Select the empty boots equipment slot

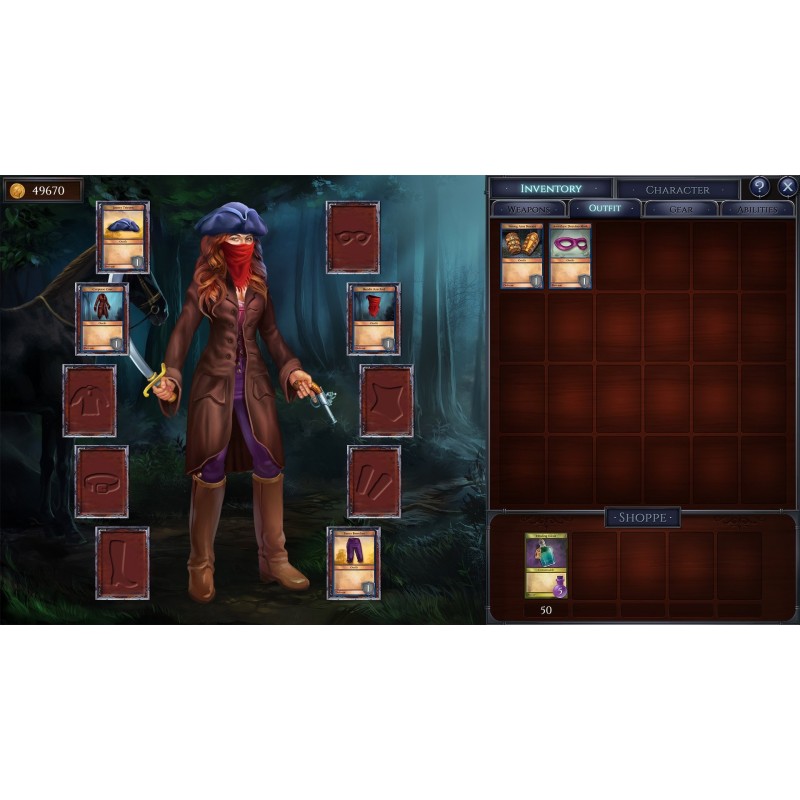pyautogui.click(x=122, y=563)
